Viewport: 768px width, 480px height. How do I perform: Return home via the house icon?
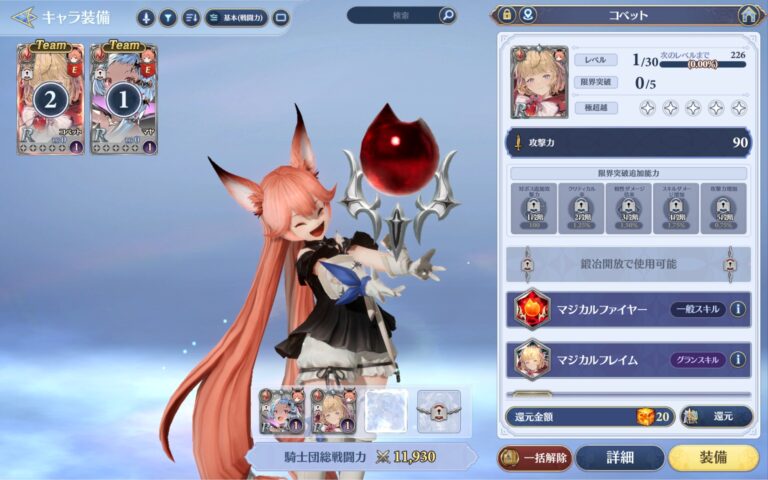[747, 15]
